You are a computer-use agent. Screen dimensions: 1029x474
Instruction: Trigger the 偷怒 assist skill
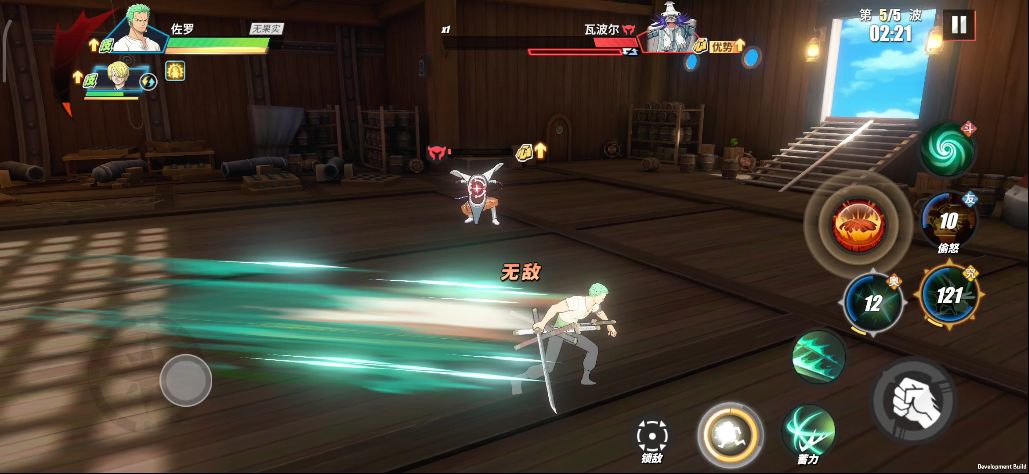tap(949, 220)
